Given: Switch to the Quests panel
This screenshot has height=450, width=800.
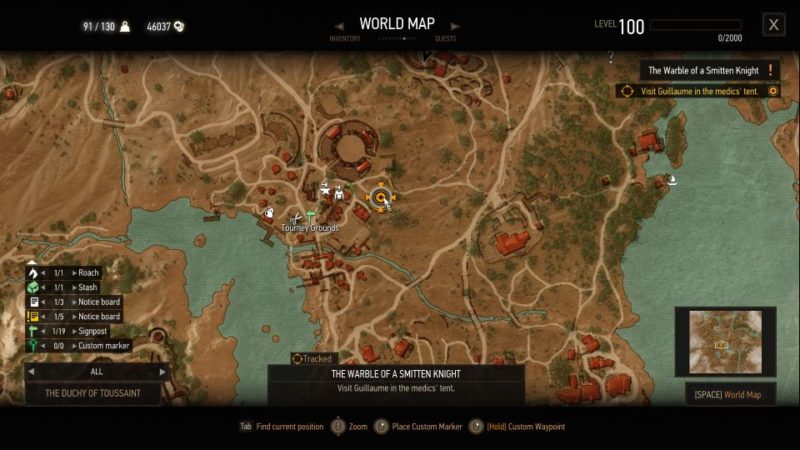Looking at the screenshot, I should coord(446,39).
